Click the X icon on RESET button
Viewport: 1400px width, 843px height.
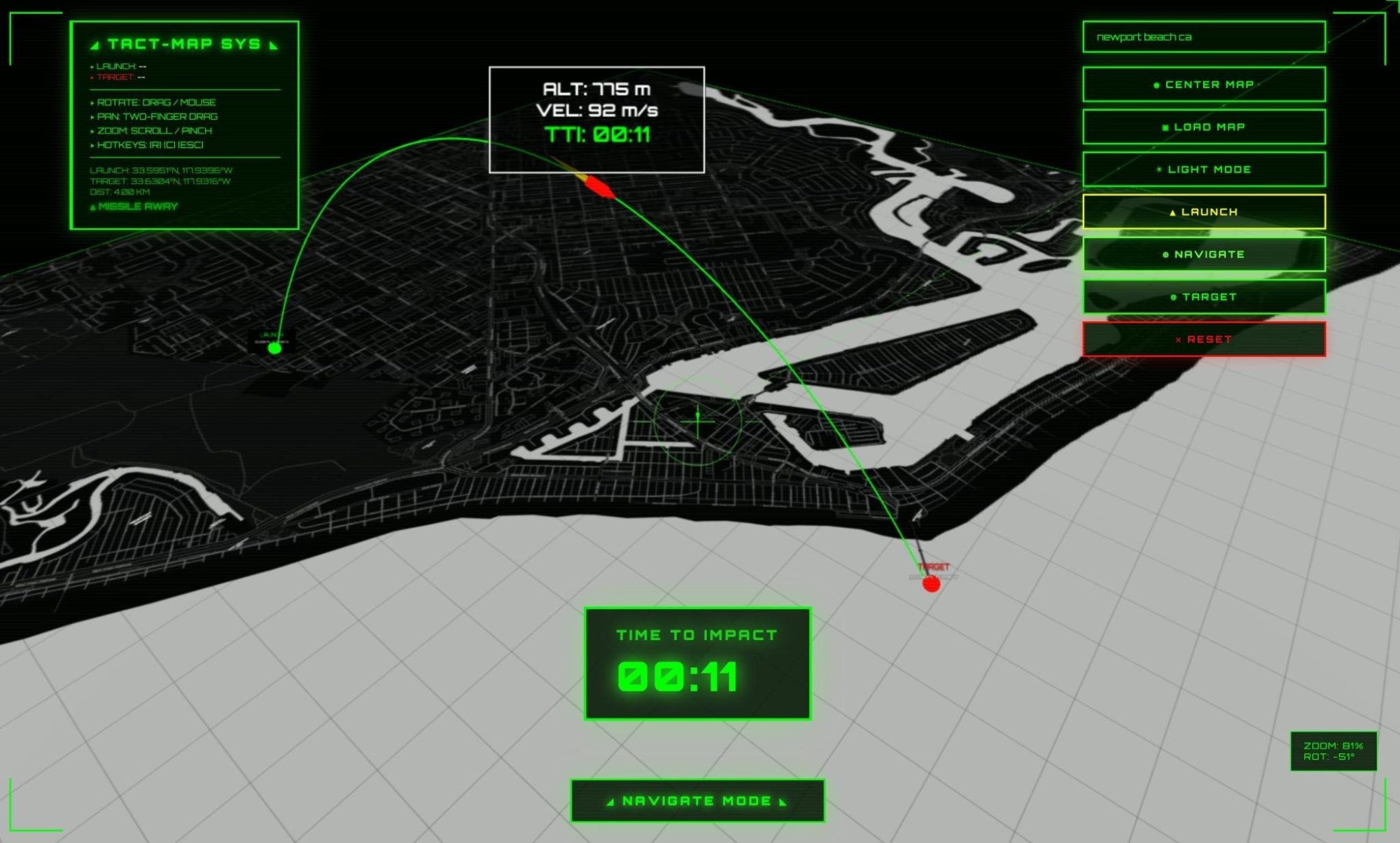tap(1178, 340)
